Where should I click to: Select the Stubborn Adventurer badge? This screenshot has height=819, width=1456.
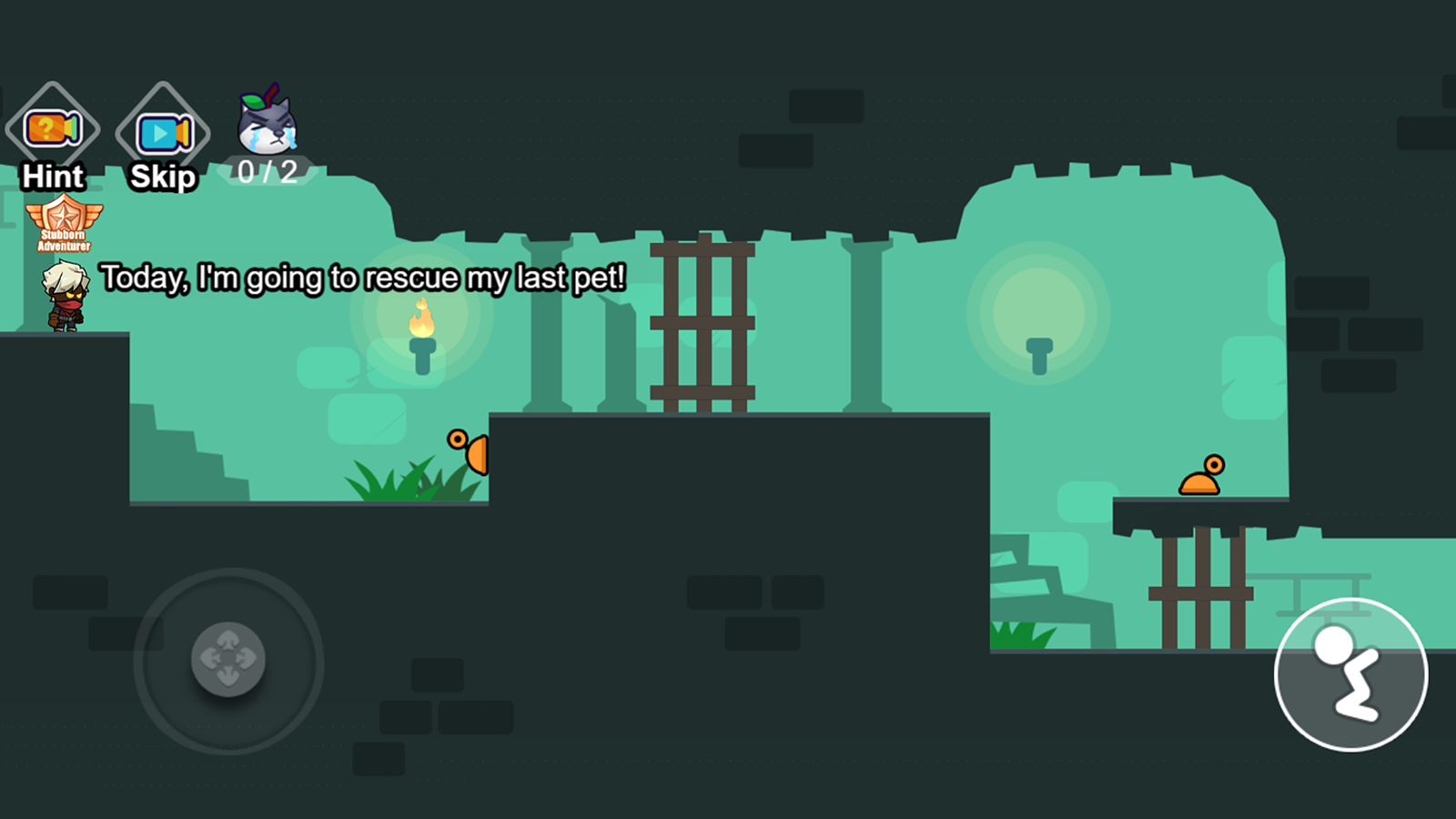click(x=66, y=221)
